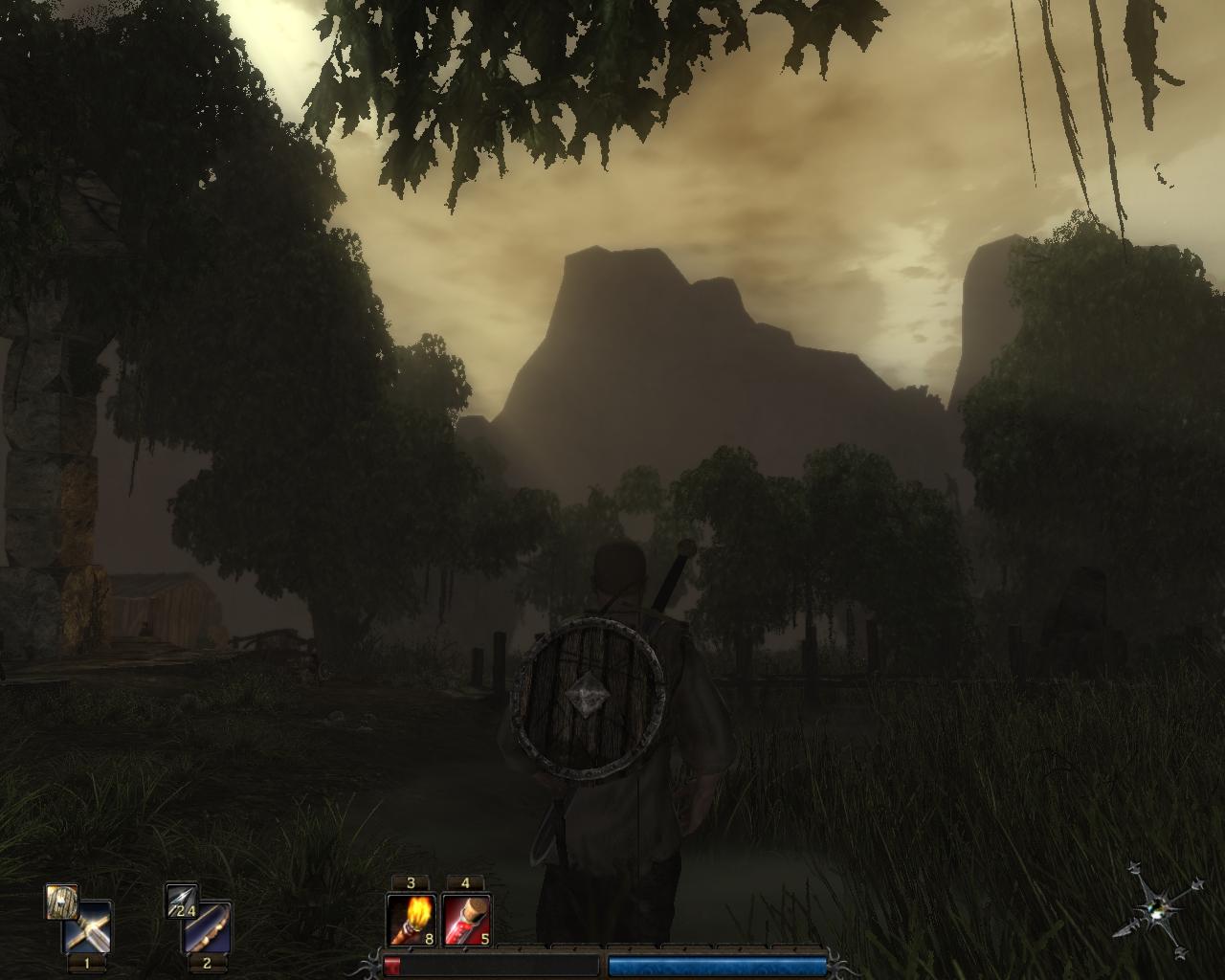Click the arrow ammunition icon
The width and height of the screenshot is (1225, 980).
click(x=180, y=902)
